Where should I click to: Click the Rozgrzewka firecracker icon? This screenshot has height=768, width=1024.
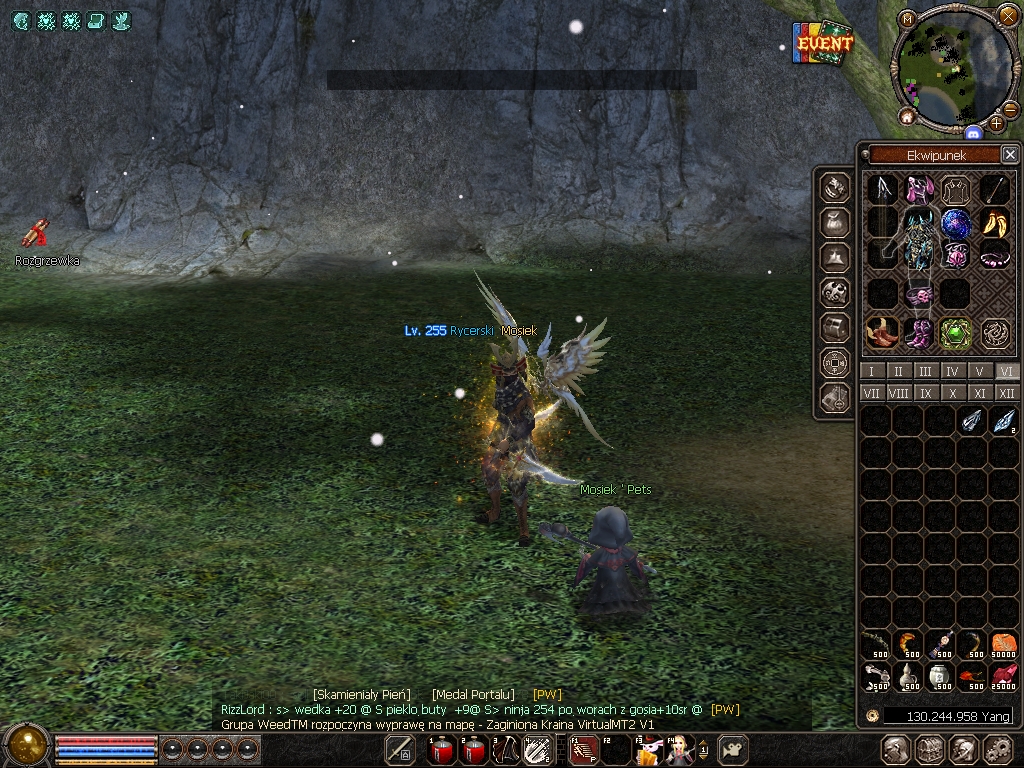[x=37, y=233]
